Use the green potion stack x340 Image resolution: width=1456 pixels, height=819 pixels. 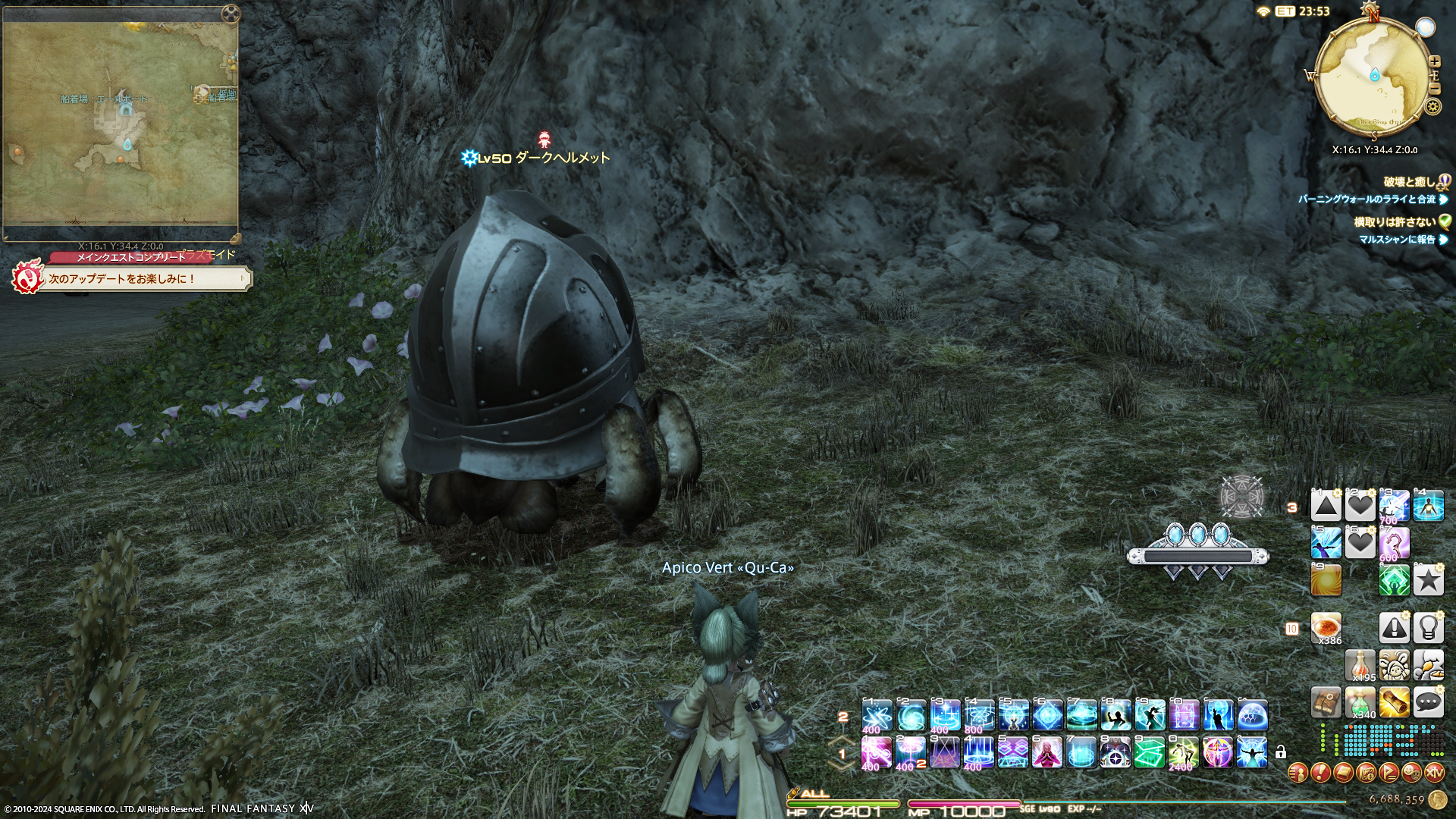(x=1360, y=703)
